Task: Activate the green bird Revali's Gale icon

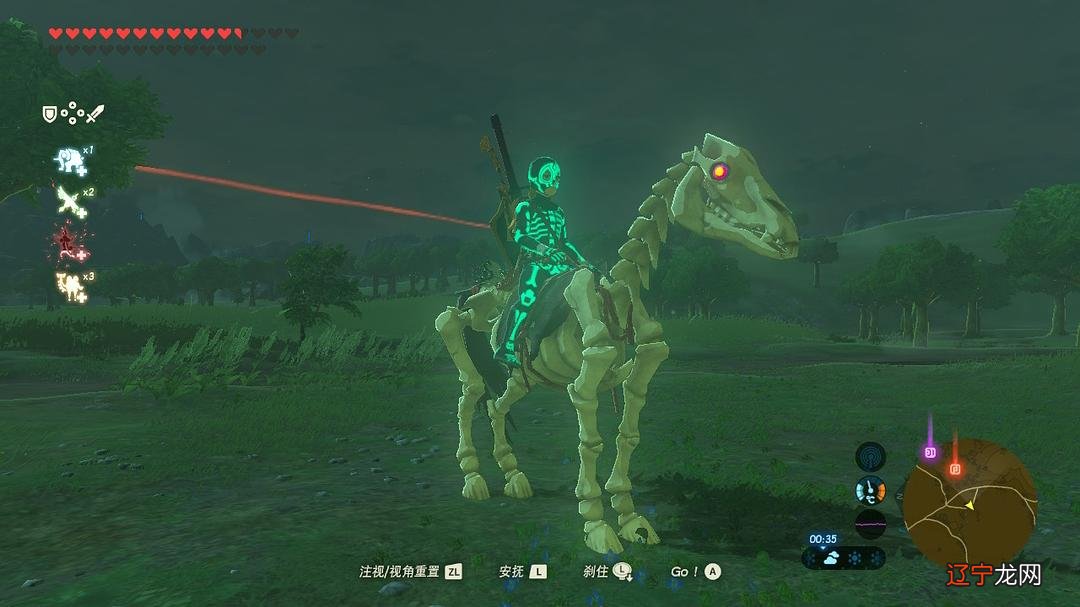Action: click(x=69, y=198)
